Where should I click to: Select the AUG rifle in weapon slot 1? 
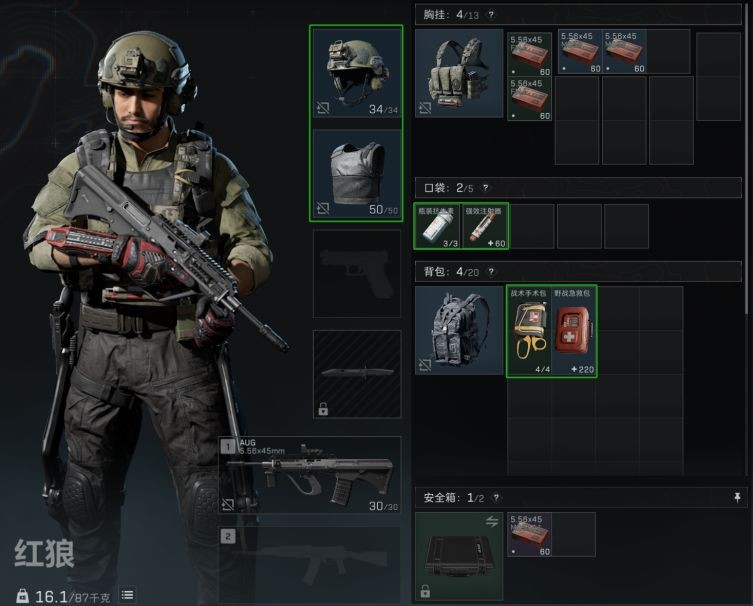pos(310,474)
